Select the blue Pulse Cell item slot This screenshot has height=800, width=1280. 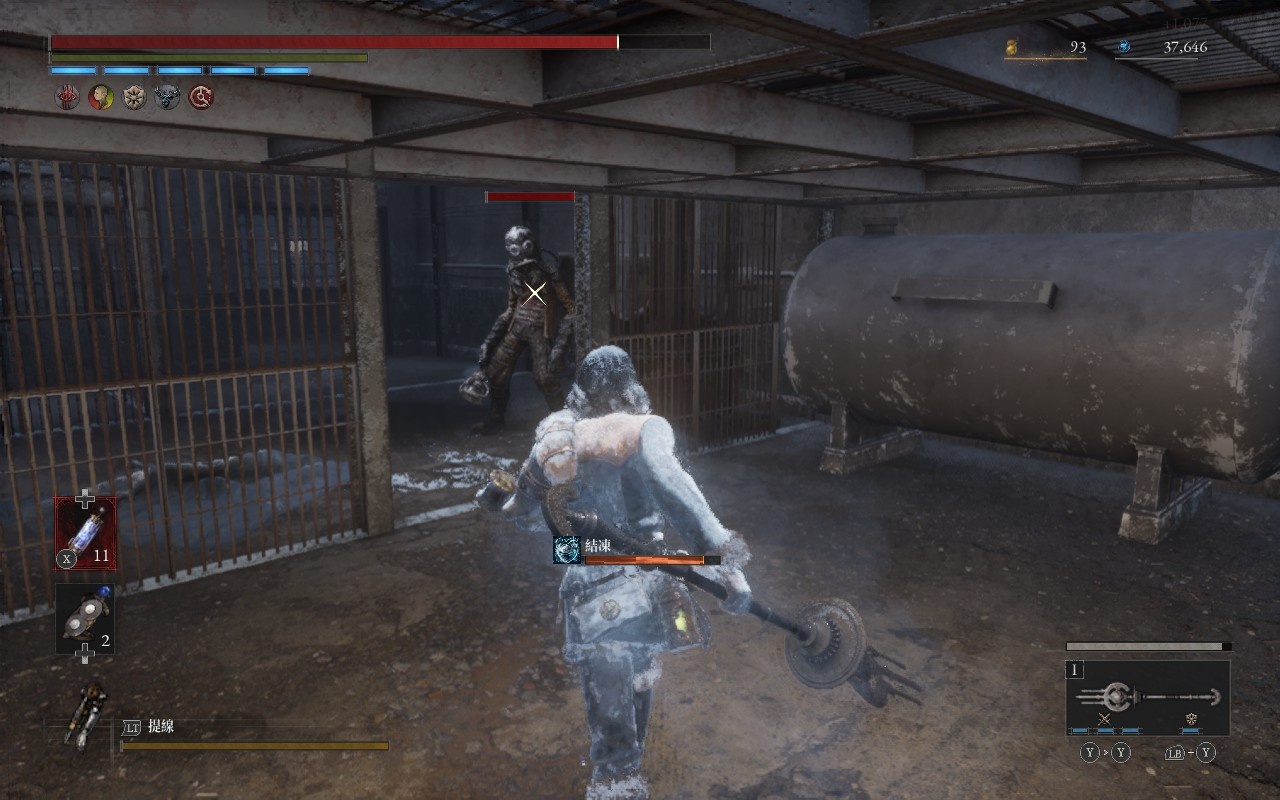pyautogui.click(x=85, y=533)
